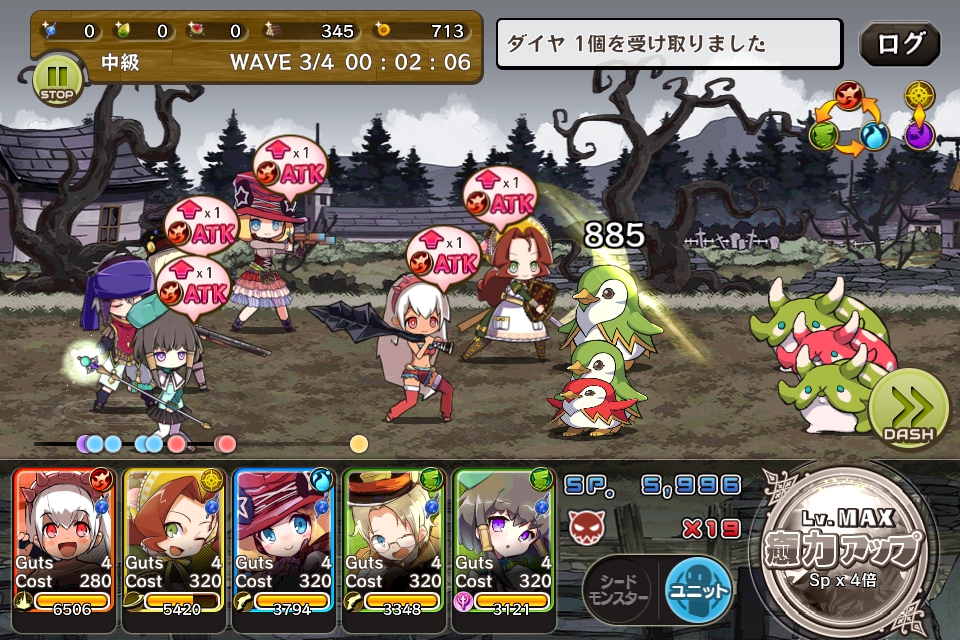The width and height of the screenshot is (960, 640).
Task: Select the blue-framed red witch hat unit
Action: (285, 540)
